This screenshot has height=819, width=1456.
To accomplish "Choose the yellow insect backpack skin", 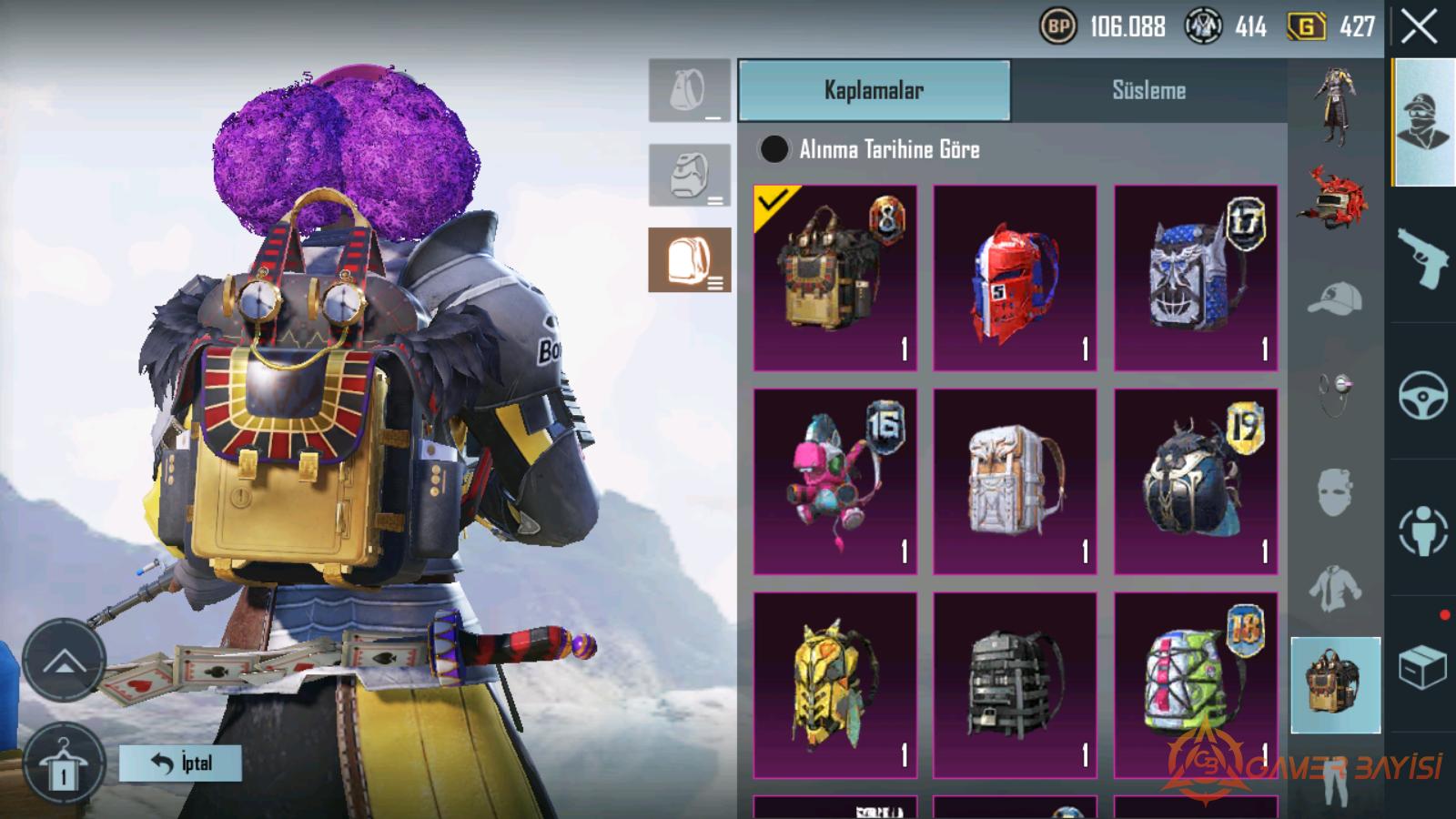I will (x=834, y=684).
